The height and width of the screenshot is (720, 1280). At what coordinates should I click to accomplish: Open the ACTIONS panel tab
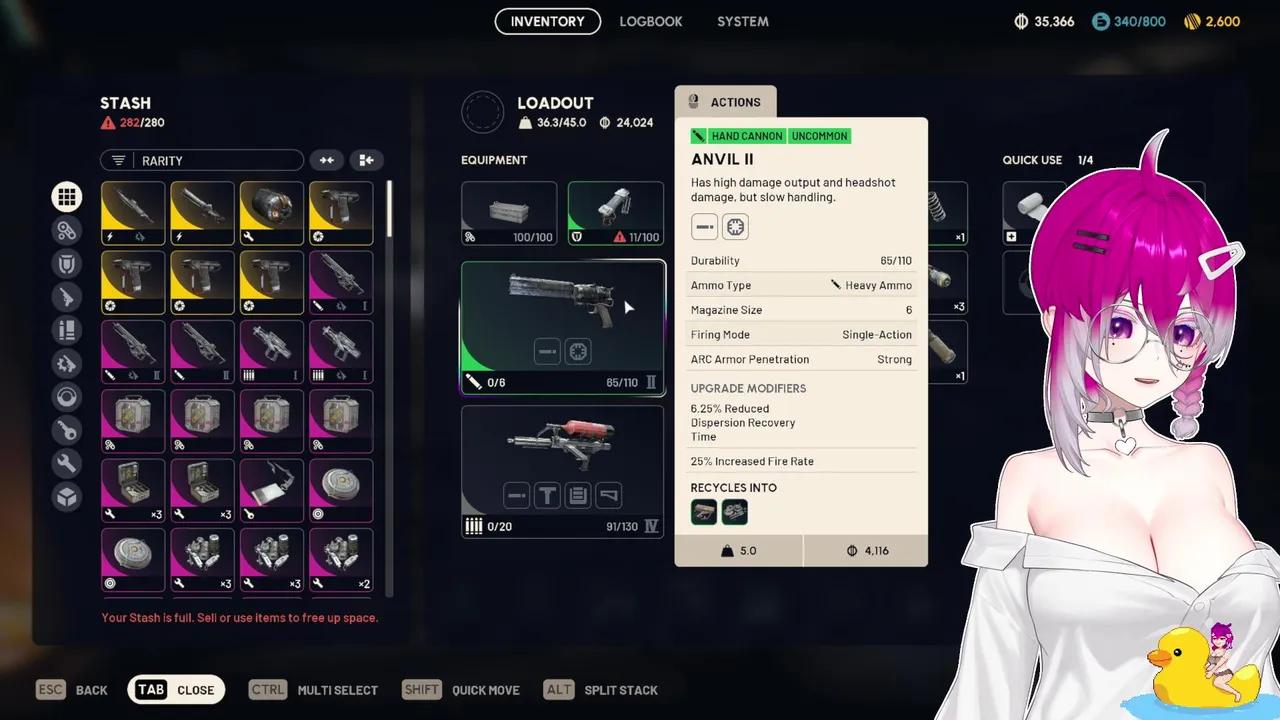725,101
